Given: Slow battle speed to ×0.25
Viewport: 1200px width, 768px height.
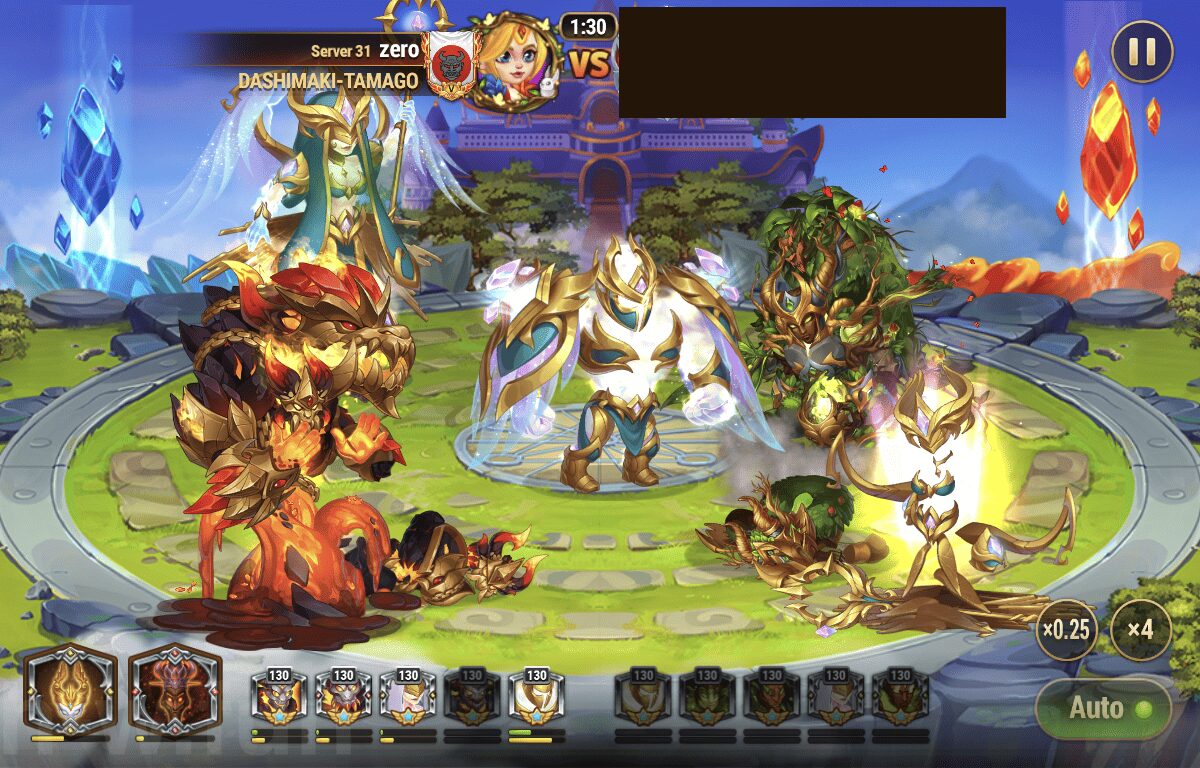Looking at the screenshot, I should click(1066, 631).
